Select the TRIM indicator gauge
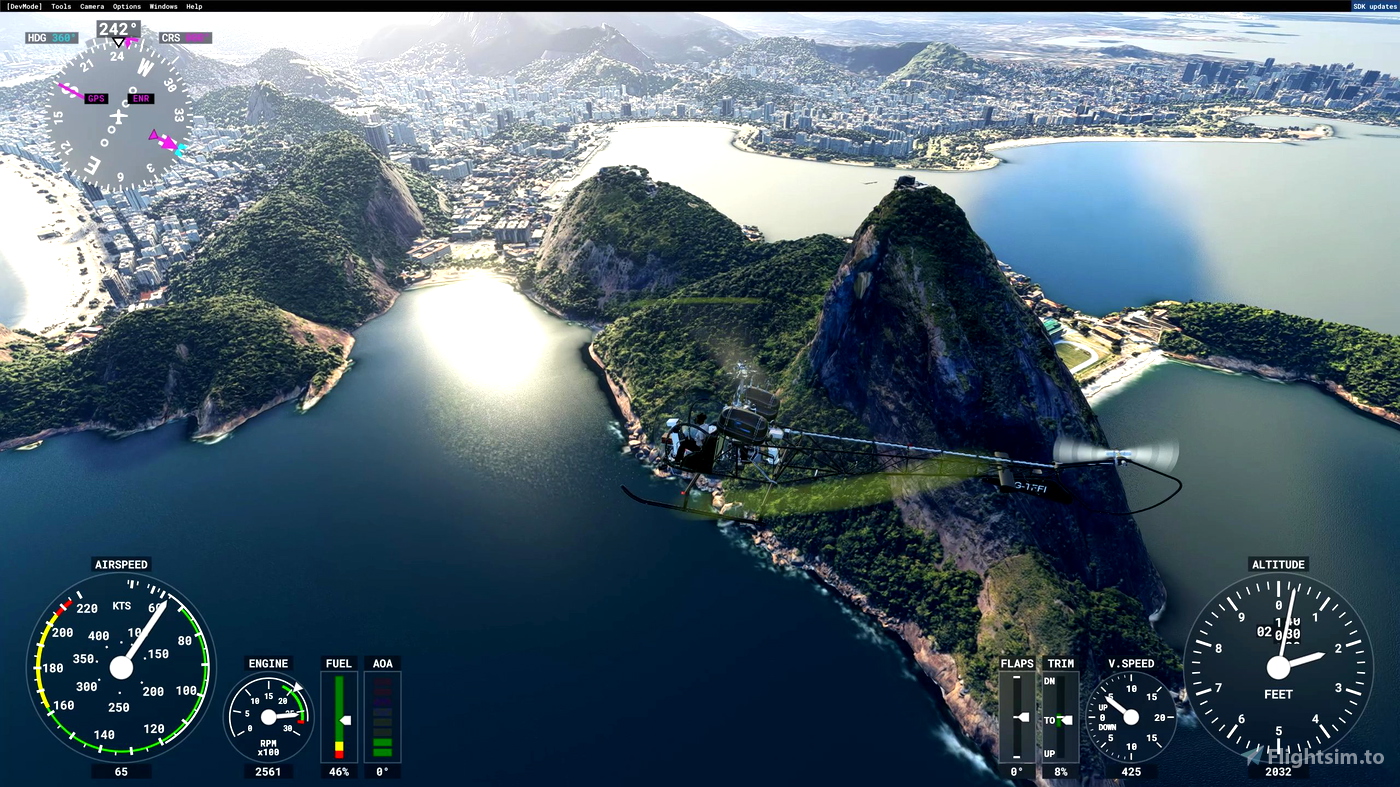Viewport: 1400px width, 787px height. point(1060,716)
